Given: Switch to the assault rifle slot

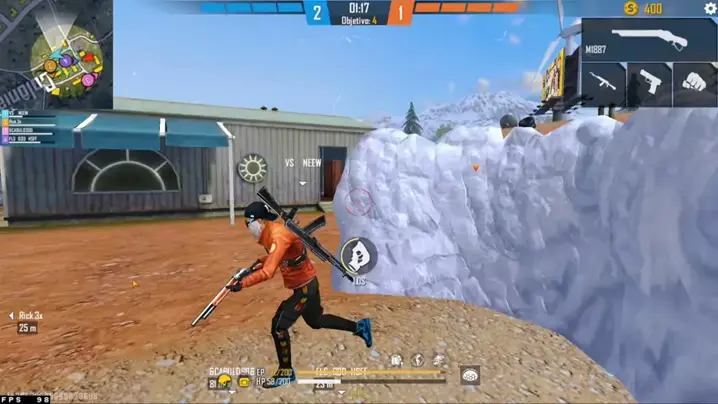Looking at the screenshot, I should pos(603,83).
